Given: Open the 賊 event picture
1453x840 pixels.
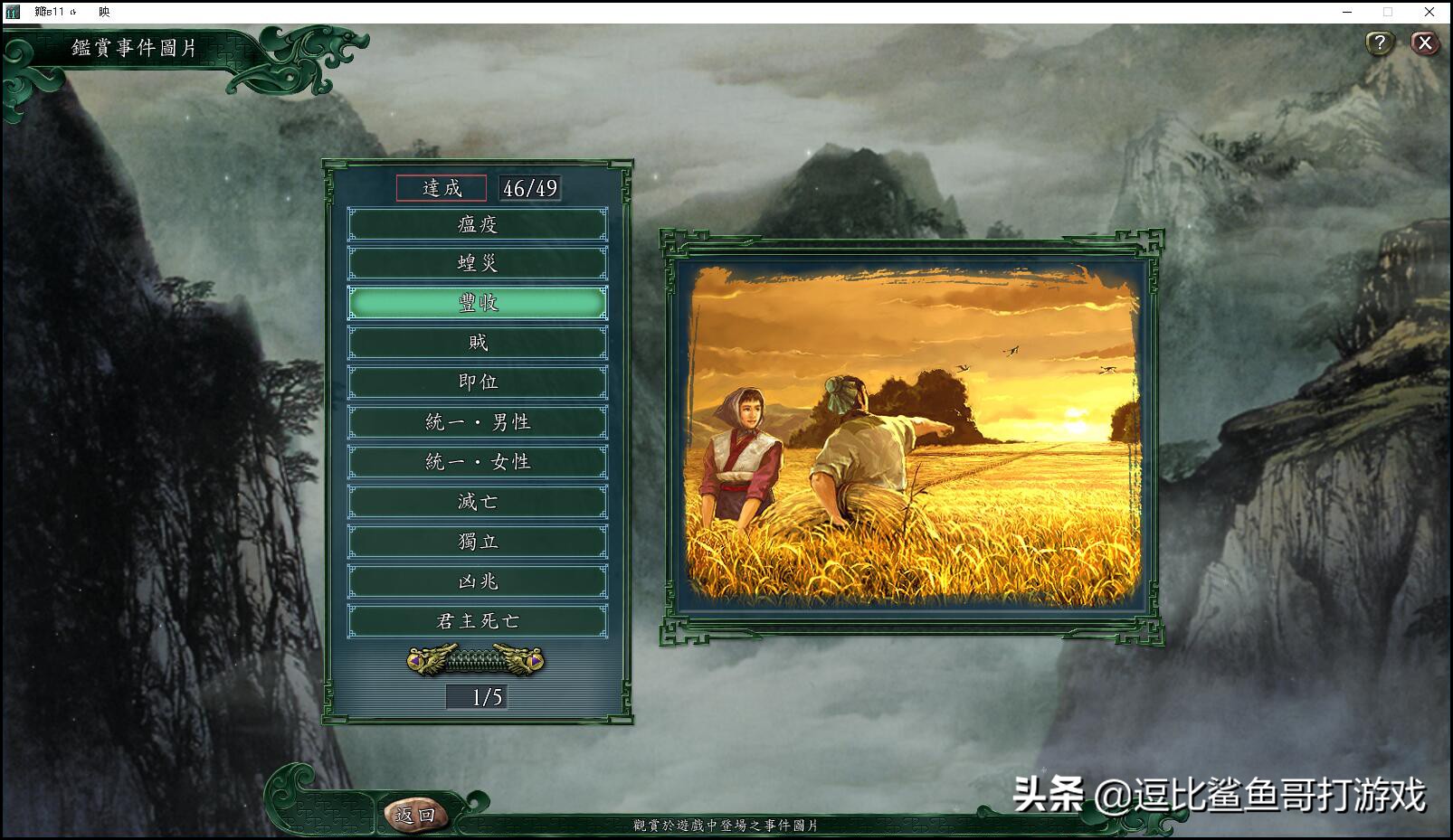Looking at the screenshot, I should (x=478, y=343).
